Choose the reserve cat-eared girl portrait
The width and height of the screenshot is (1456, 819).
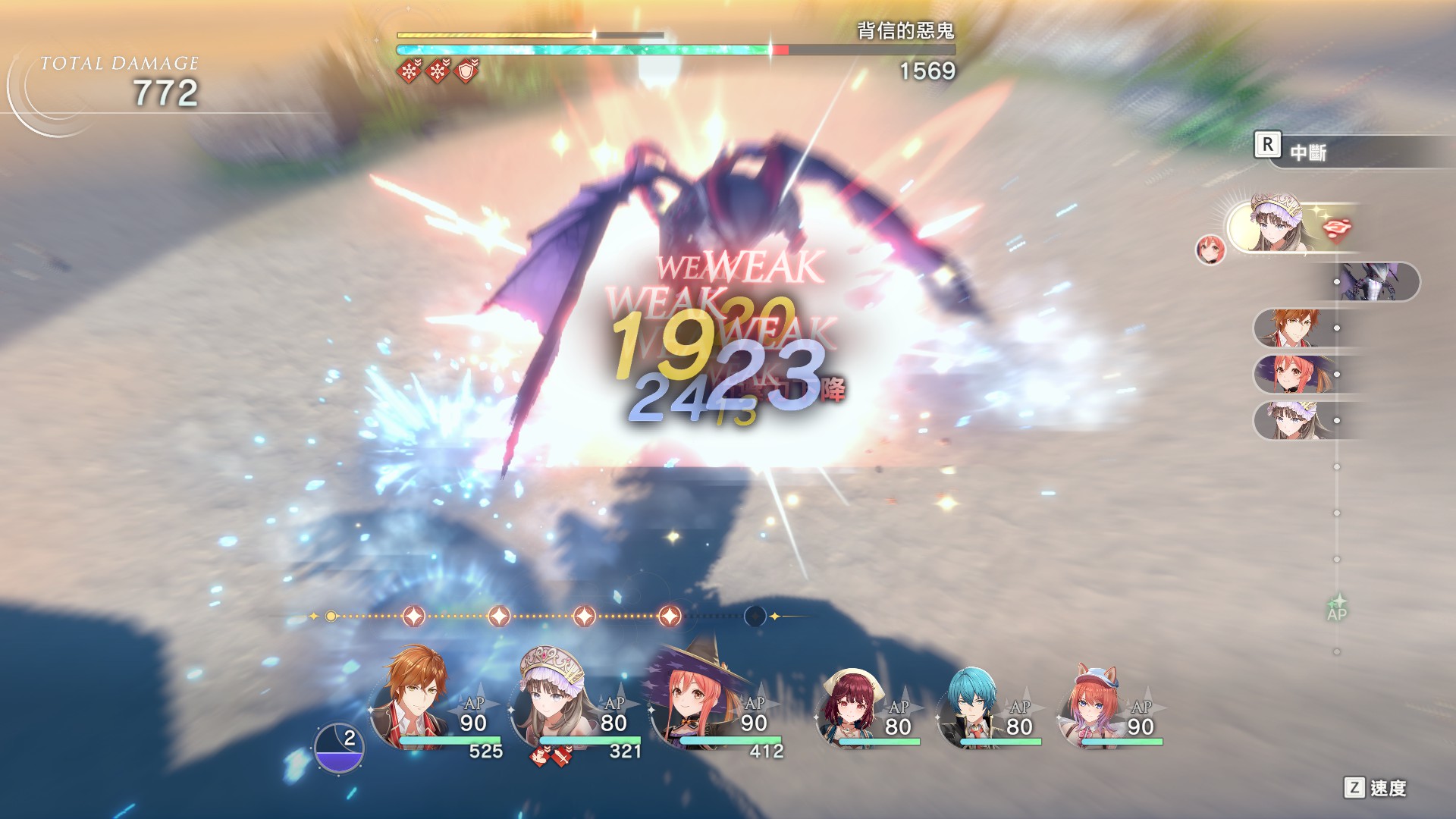[x=1093, y=705]
